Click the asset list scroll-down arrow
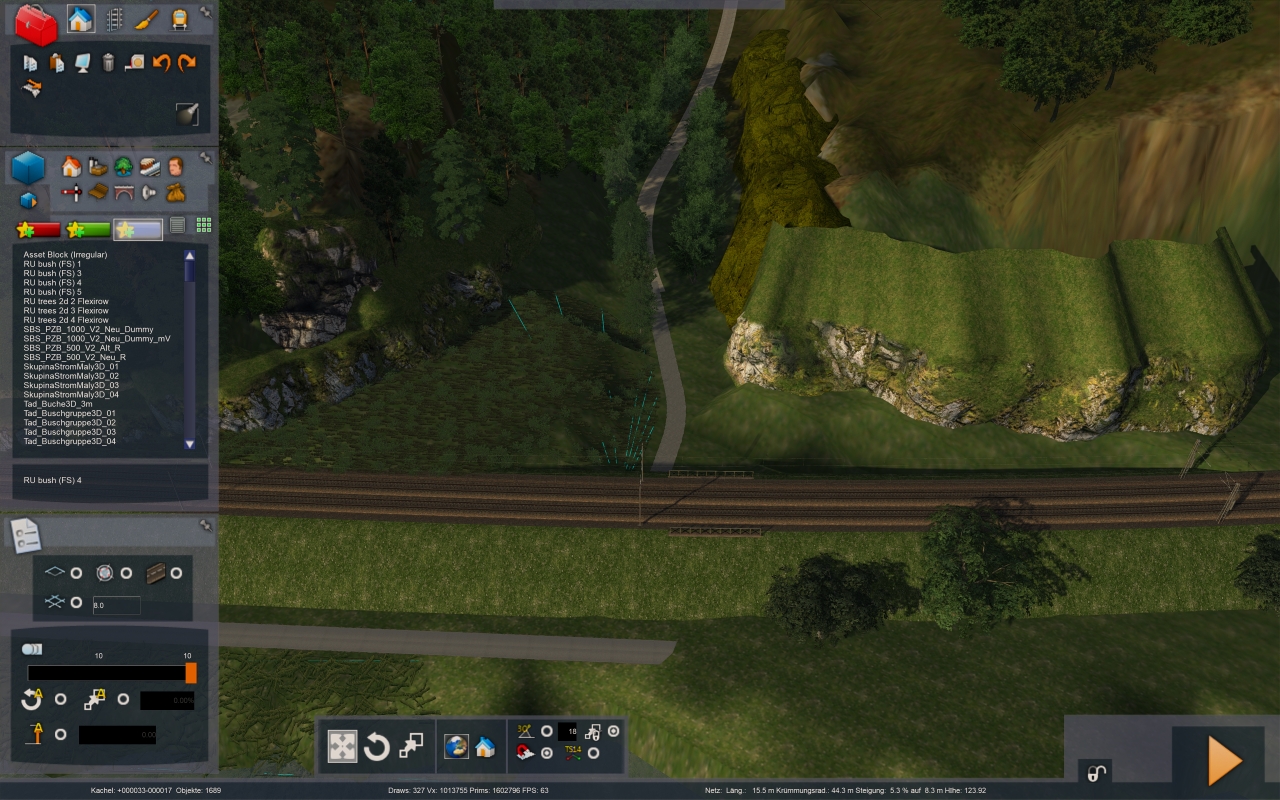 pyautogui.click(x=190, y=443)
